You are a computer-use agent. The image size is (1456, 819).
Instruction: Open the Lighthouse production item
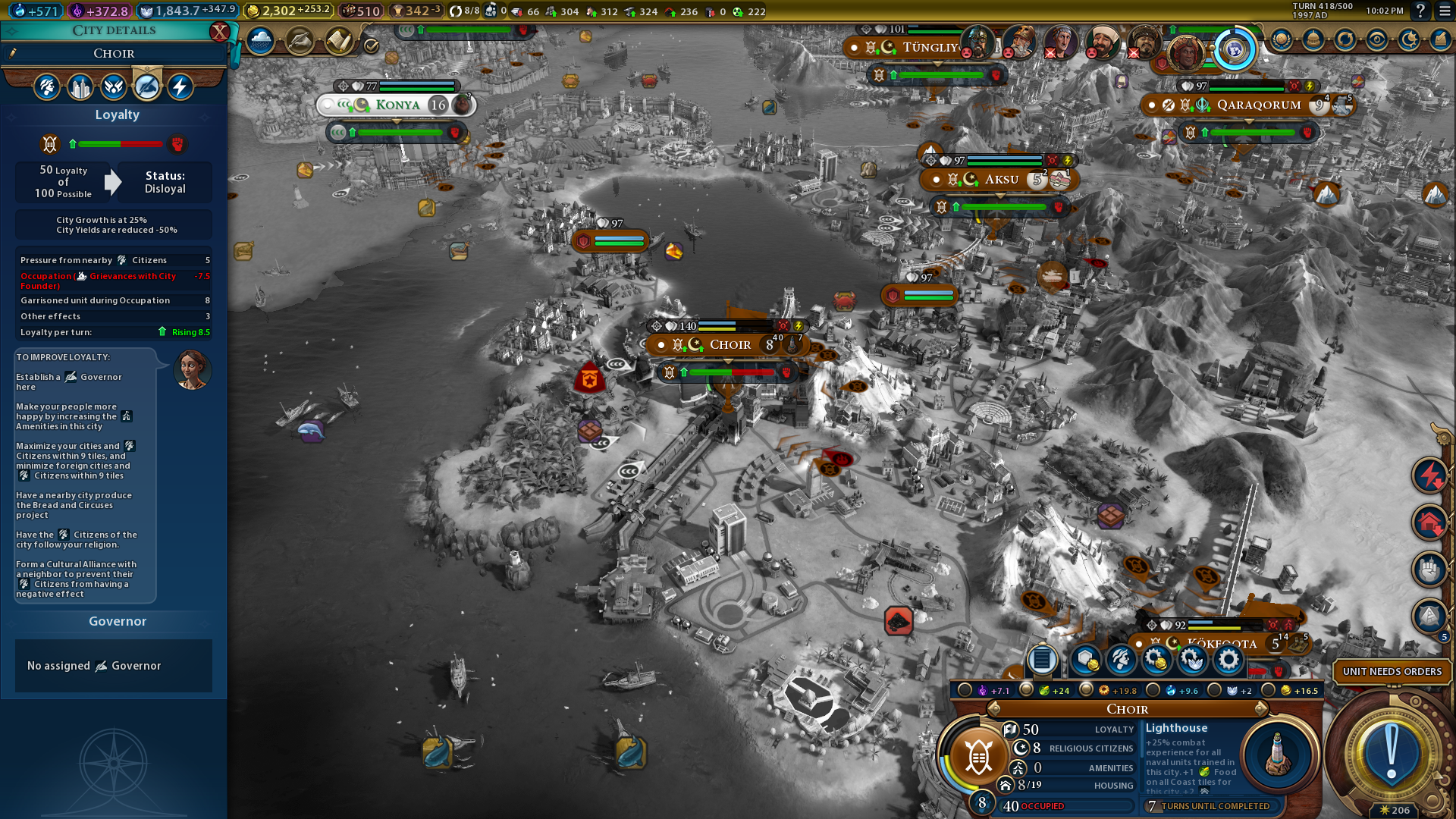(1278, 755)
